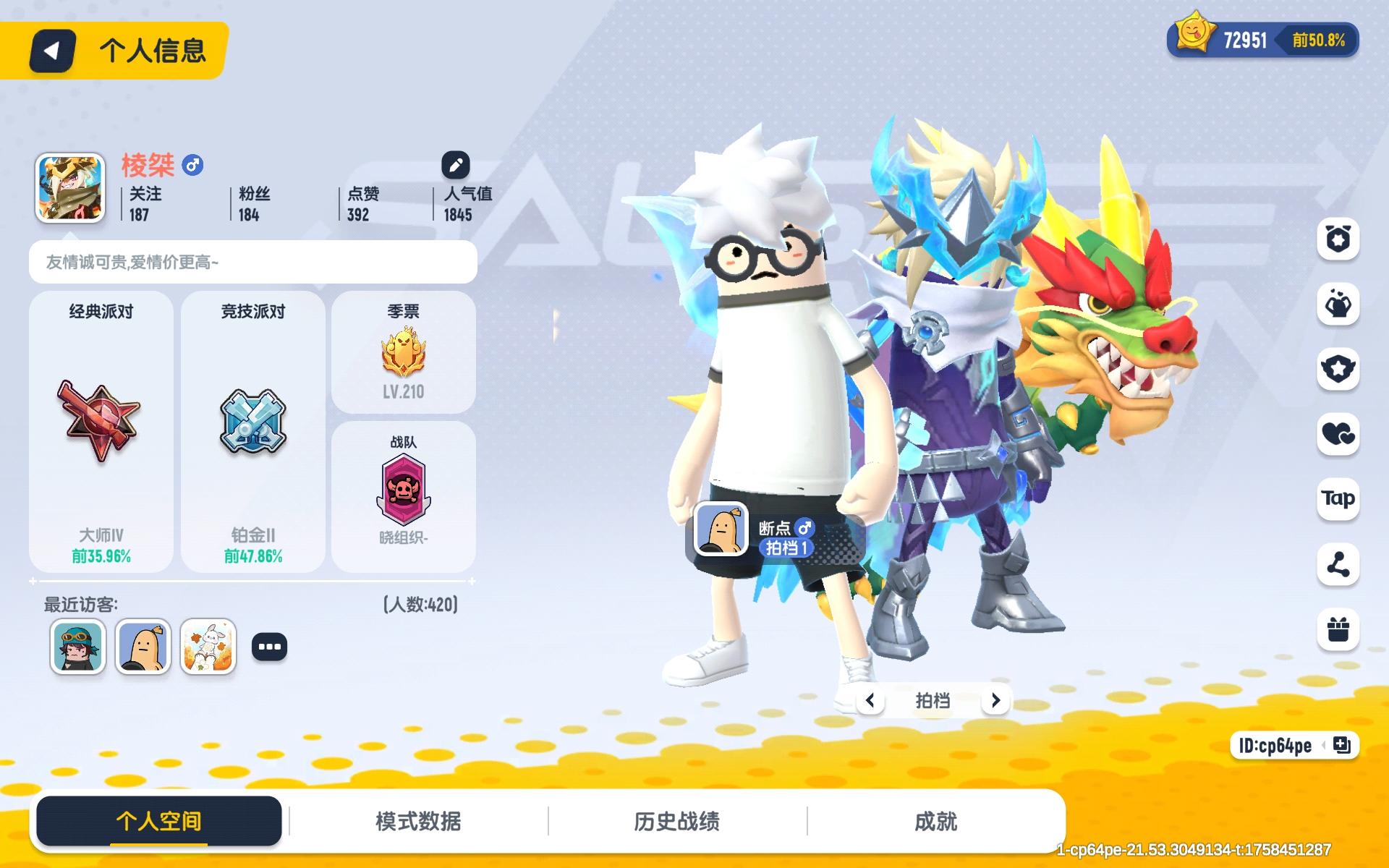Click the share icon on the right sidebar

tap(1338, 566)
